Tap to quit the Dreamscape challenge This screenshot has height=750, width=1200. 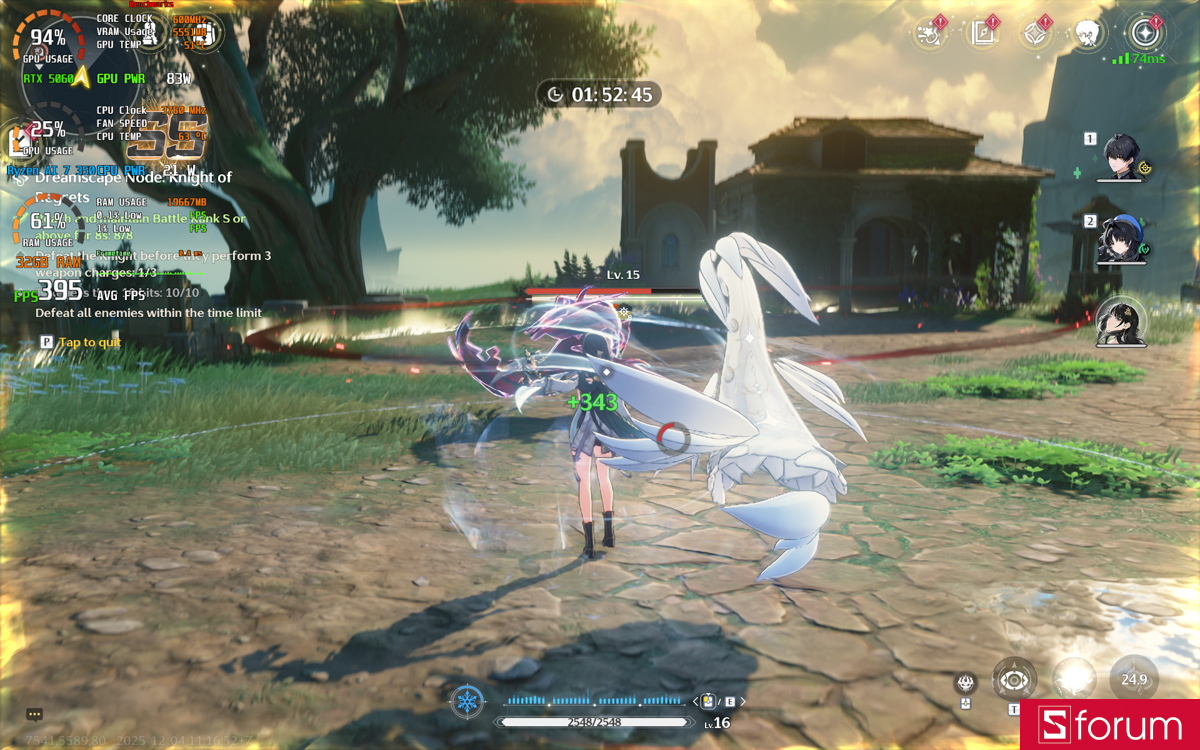[89, 342]
